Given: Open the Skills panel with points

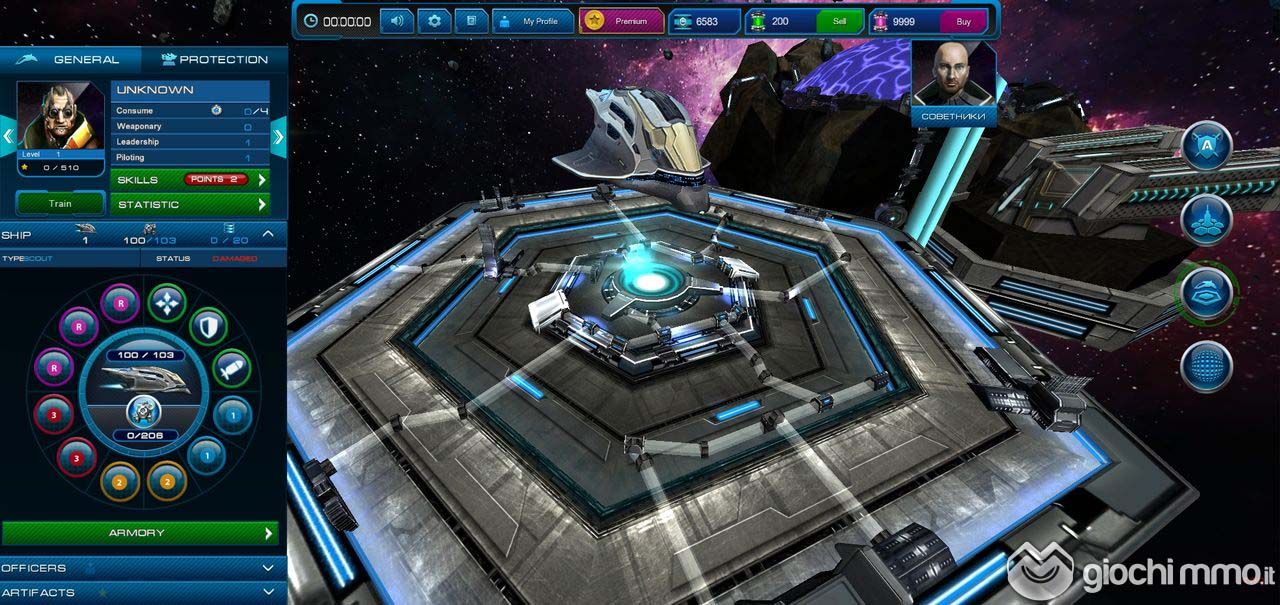Looking at the screenshot, I should [x=190, y=180].
